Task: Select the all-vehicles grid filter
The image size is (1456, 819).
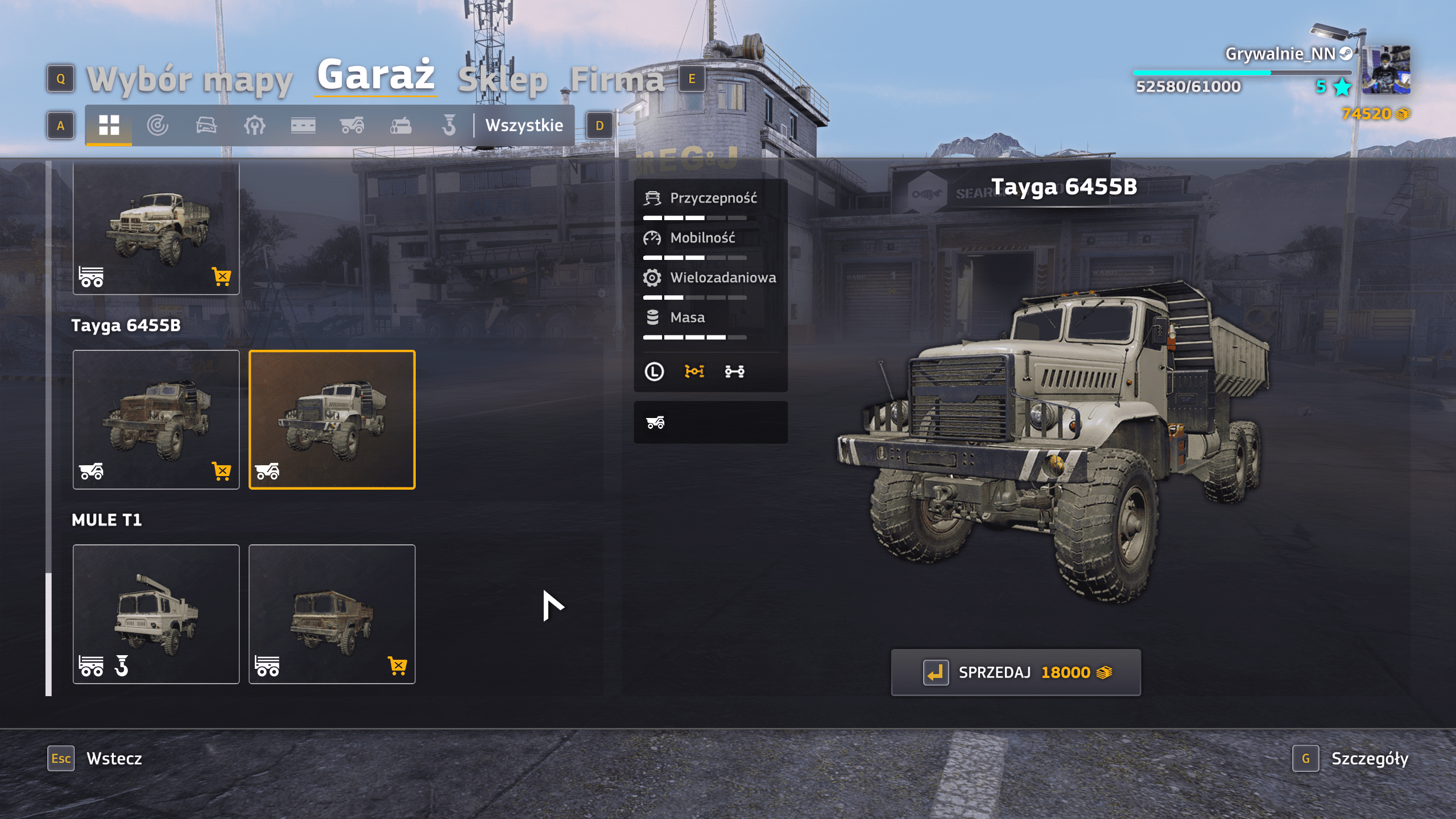Action: (x=109, y=125)
